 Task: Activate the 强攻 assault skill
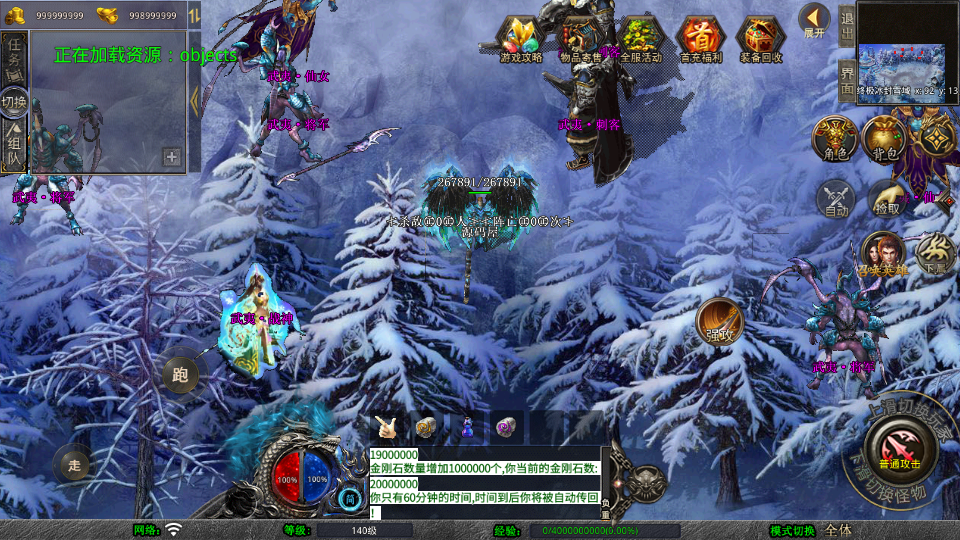point(717,318)
